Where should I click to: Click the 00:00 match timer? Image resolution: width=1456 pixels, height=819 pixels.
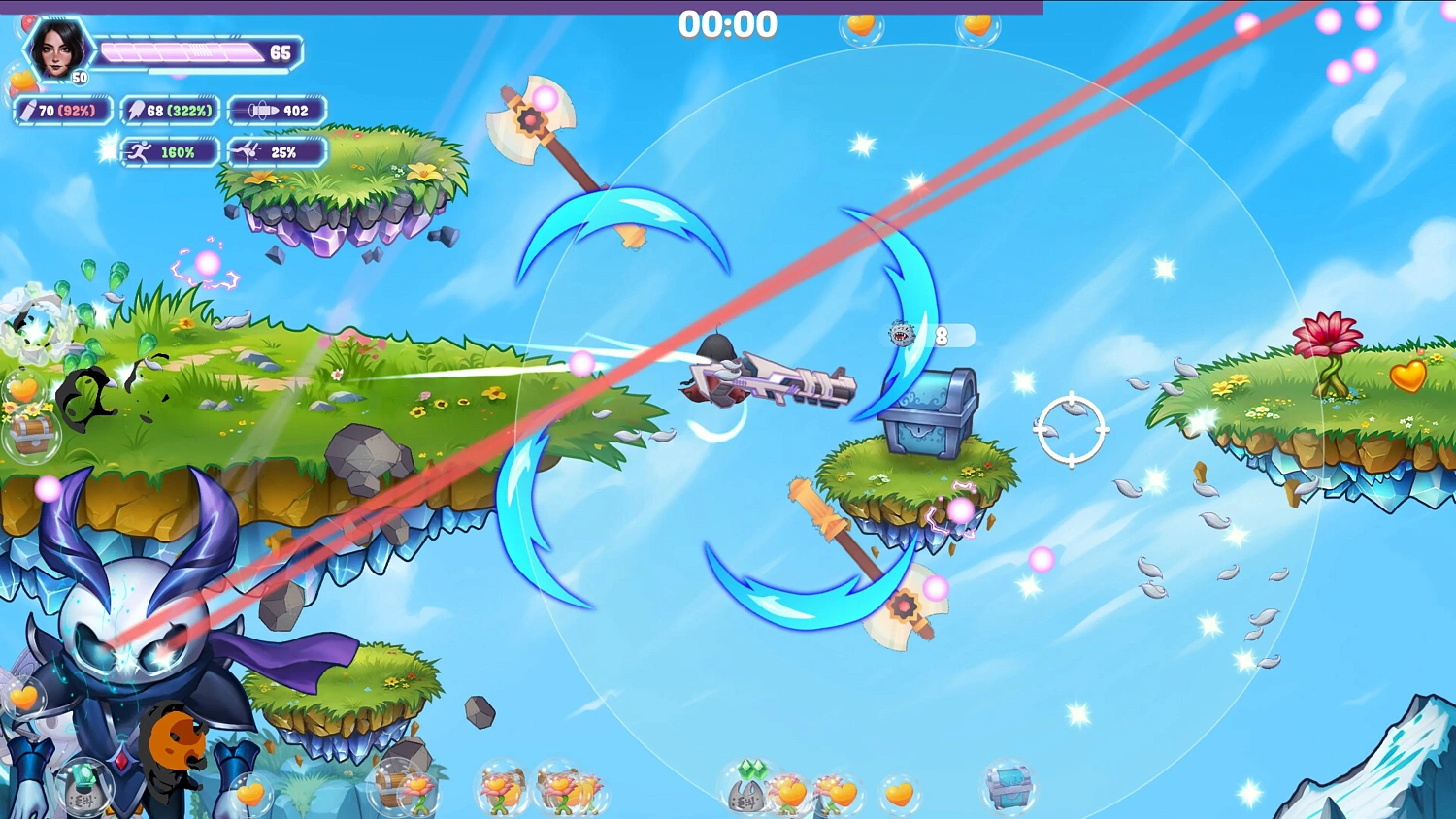[728, 25]
